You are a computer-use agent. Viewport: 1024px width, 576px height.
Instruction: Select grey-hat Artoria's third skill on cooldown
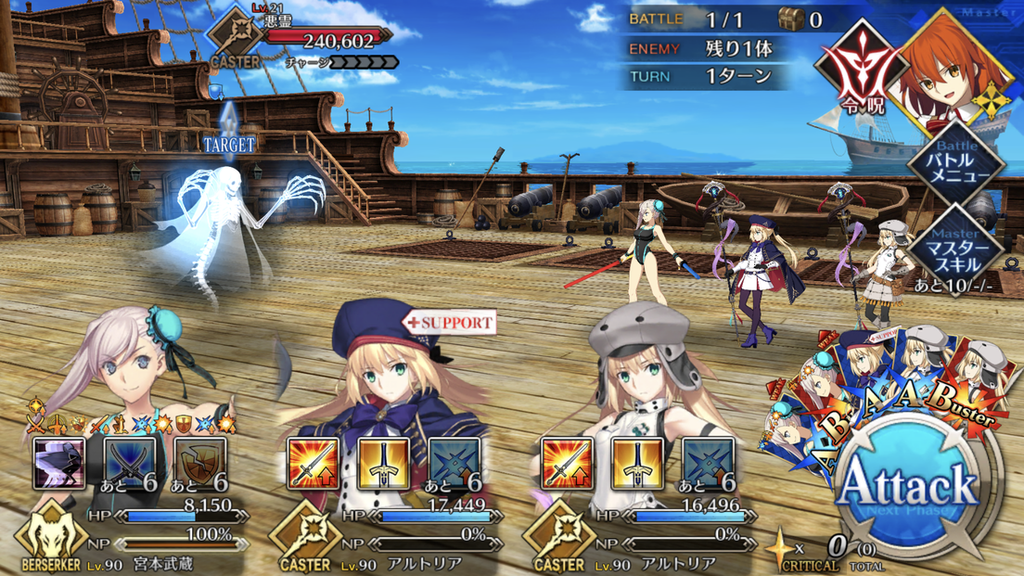[709, 463]
